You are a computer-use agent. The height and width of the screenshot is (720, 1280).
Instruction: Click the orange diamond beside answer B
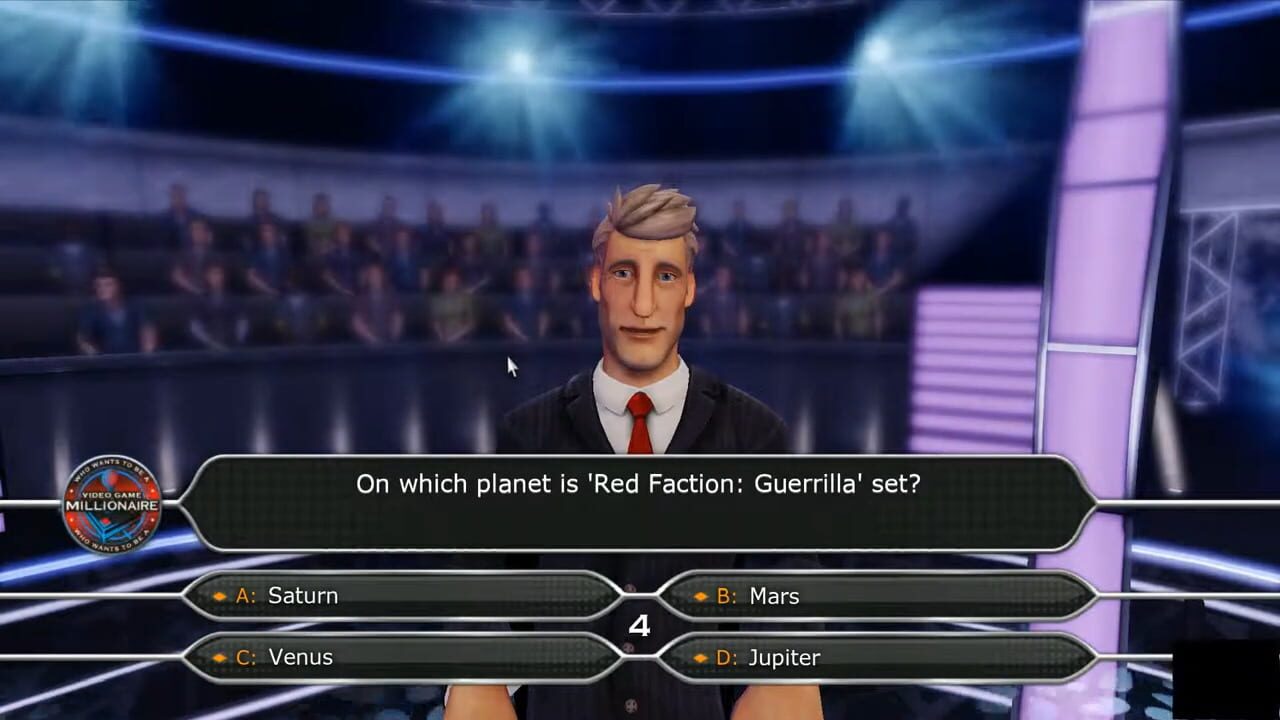[x=700, y=596]
